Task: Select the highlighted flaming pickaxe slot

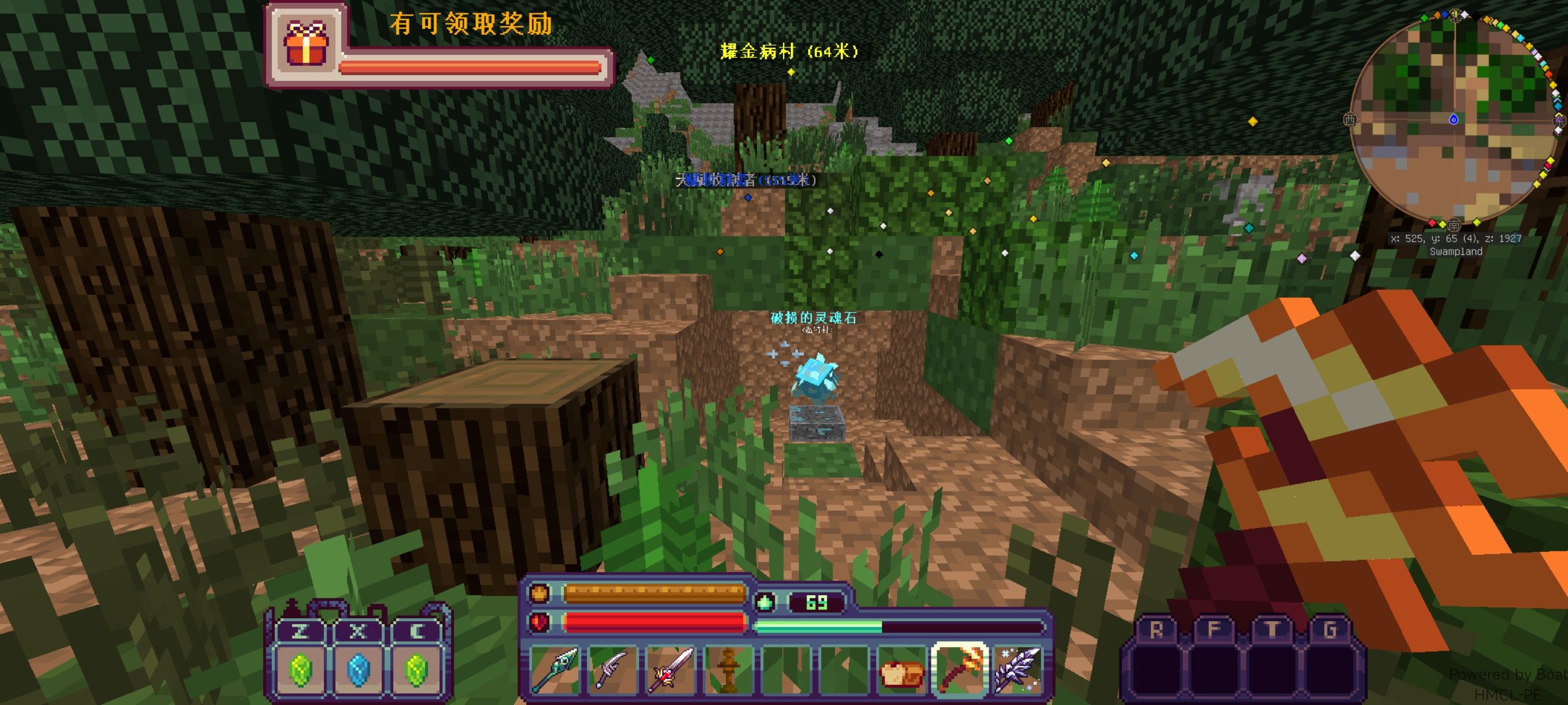Action: [x=960, y=670]
